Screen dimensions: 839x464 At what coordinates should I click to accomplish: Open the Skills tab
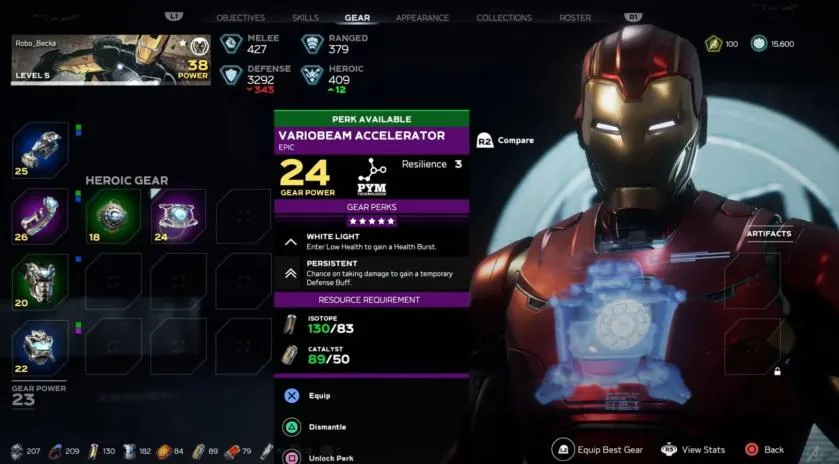pos(306,18)
